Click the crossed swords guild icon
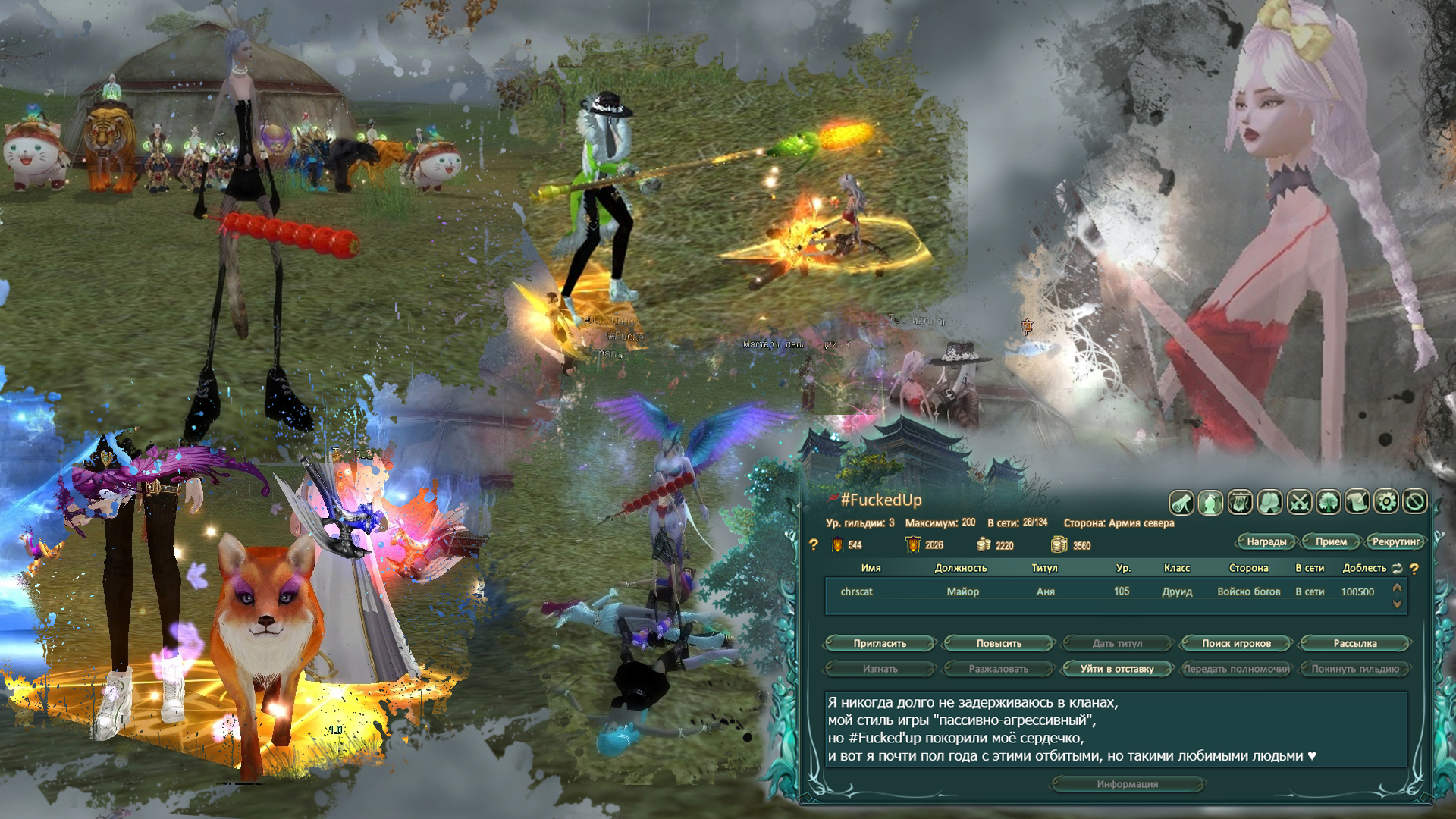This screenshot has height=819, width=1456. [1299, 502]
